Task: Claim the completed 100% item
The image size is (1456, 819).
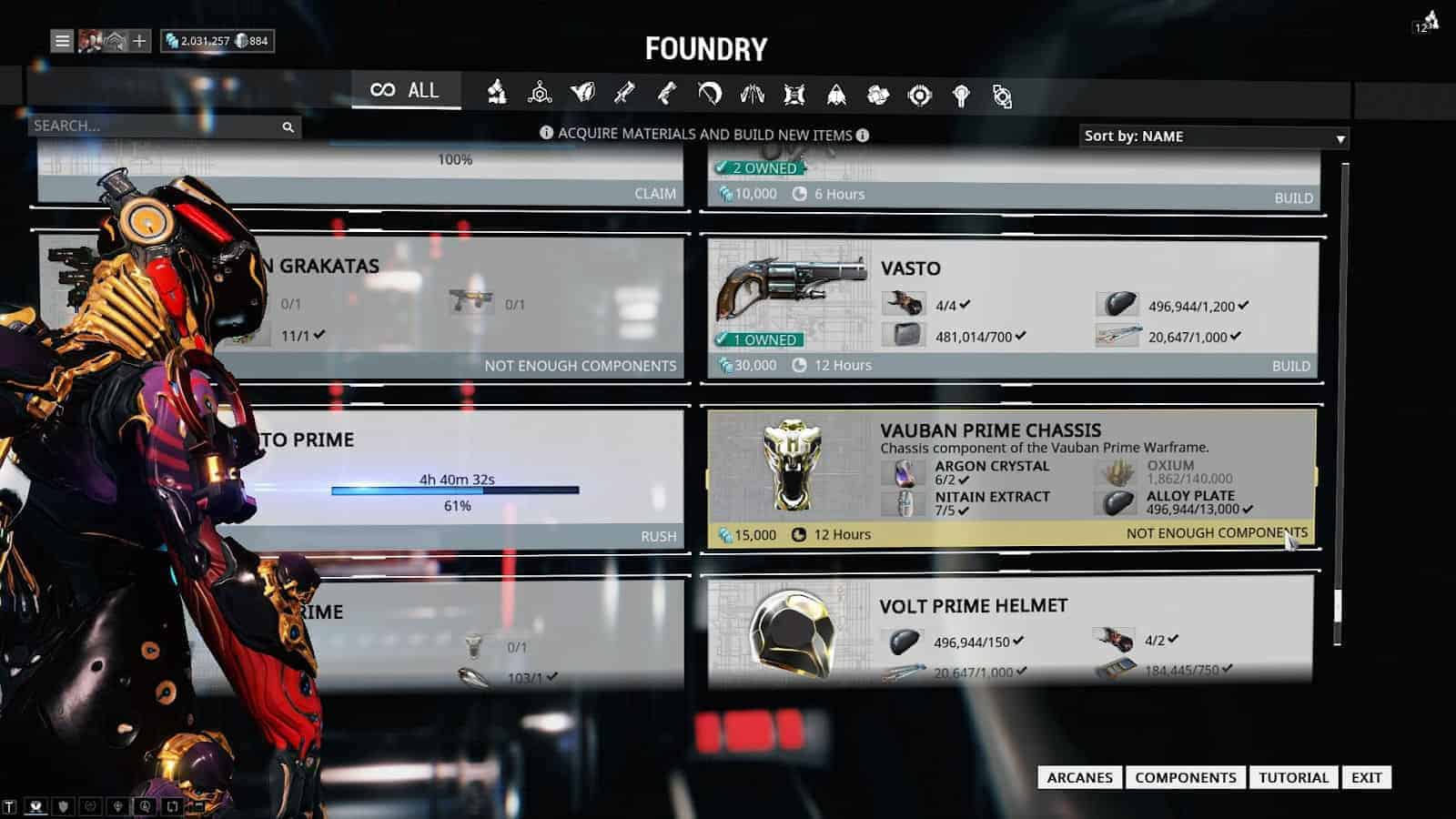Action: click(x=654, y=194)
